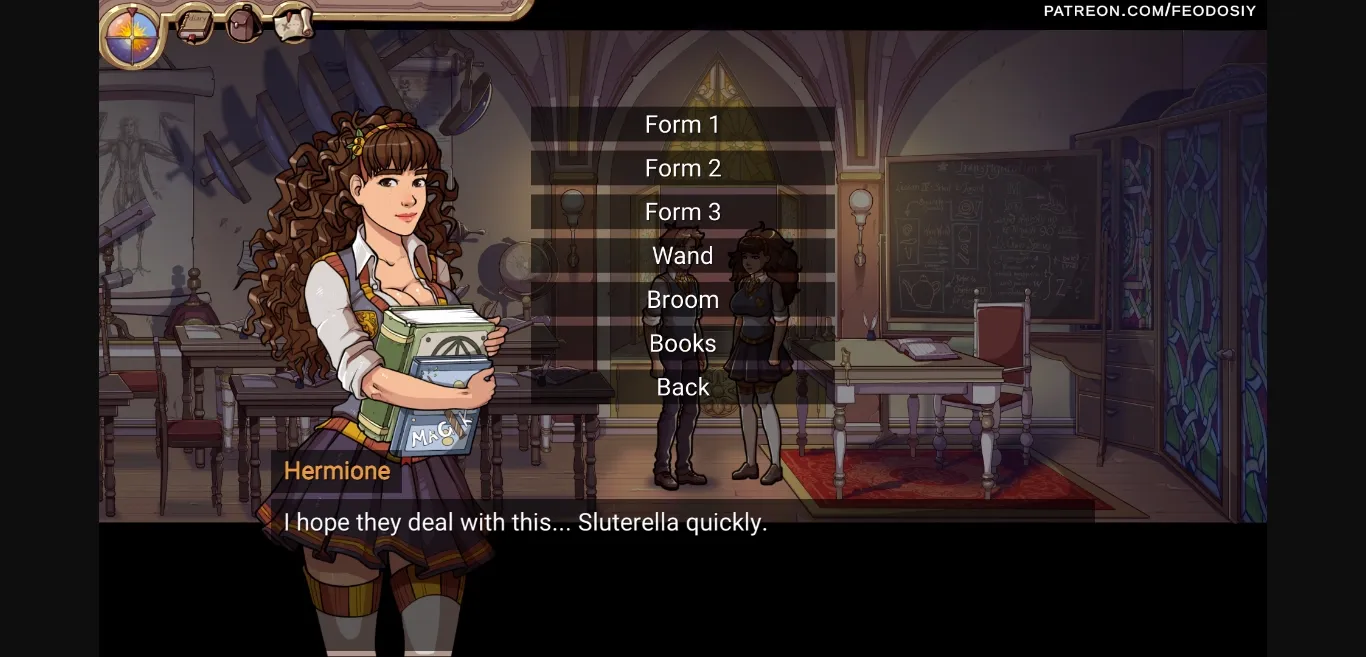The width and height of the screenshot is (1366, 657).
Task: Select the Broom menu entry
Action: [x=683, y=300]
